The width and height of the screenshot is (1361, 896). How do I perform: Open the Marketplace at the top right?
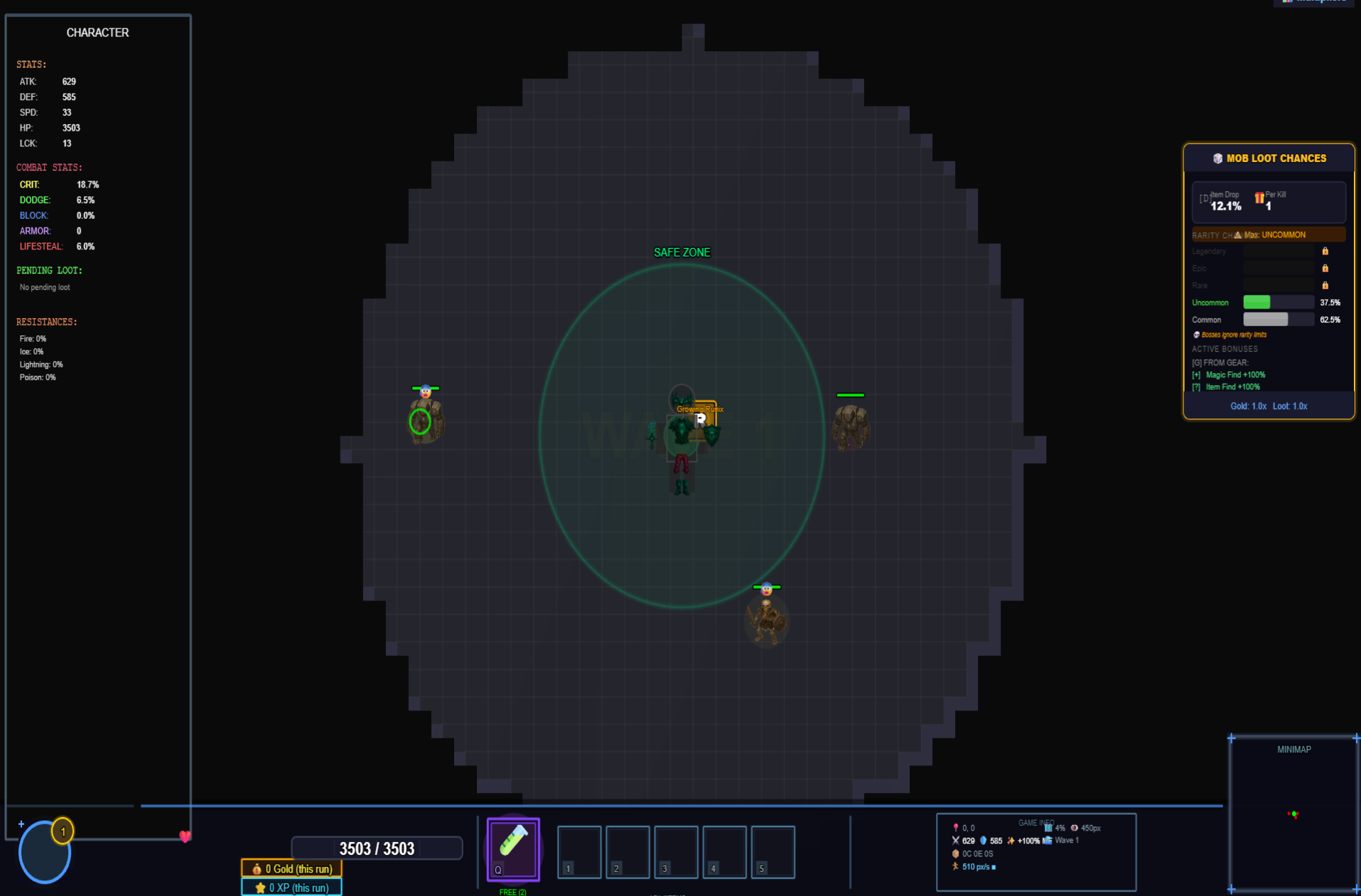(x=1315, y=2)
